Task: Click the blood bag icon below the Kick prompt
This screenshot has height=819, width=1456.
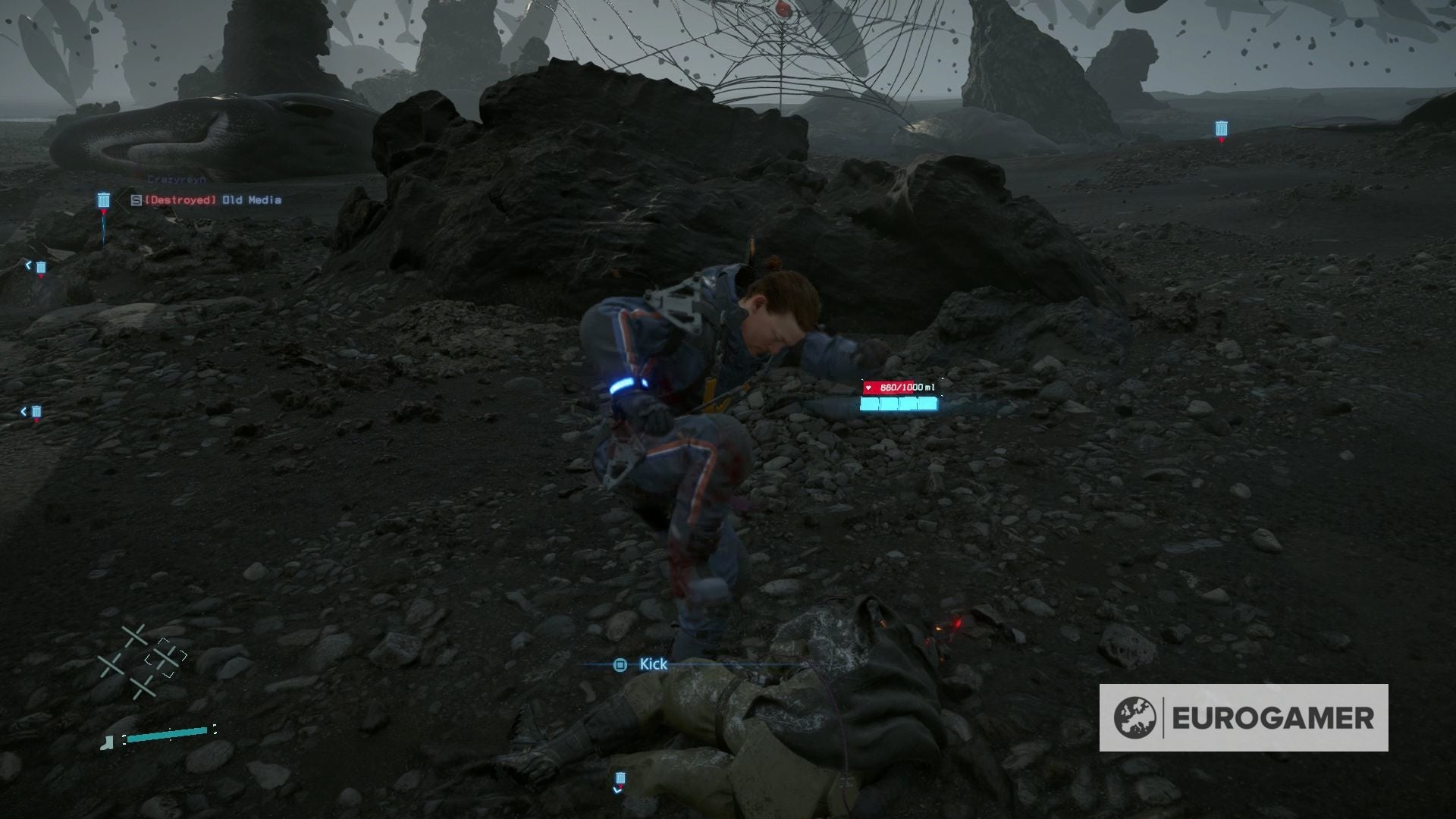Action: coord(620,777)
